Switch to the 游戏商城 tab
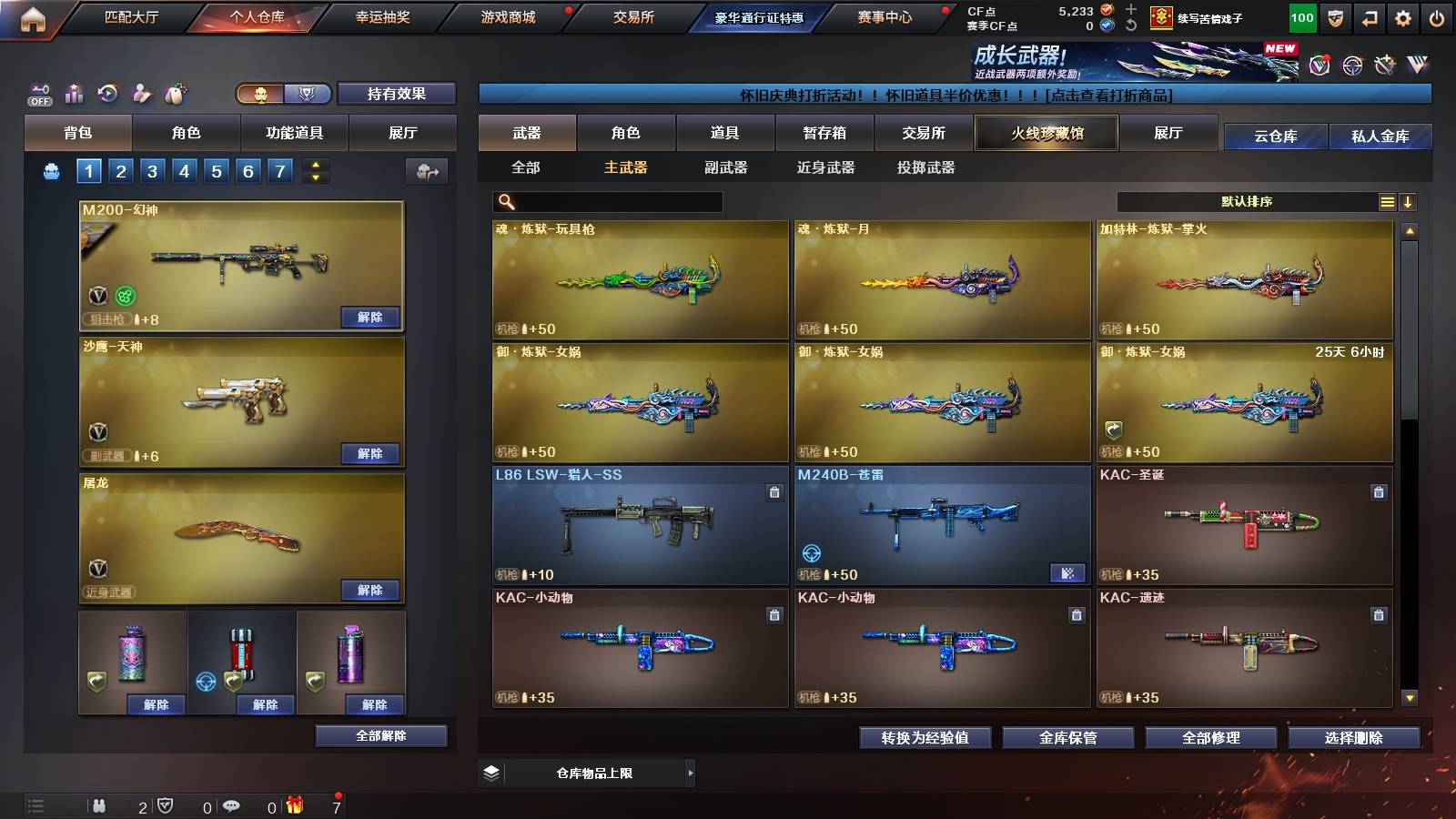1456x819 pixels. pyautogui.click(x=508, y=16)
